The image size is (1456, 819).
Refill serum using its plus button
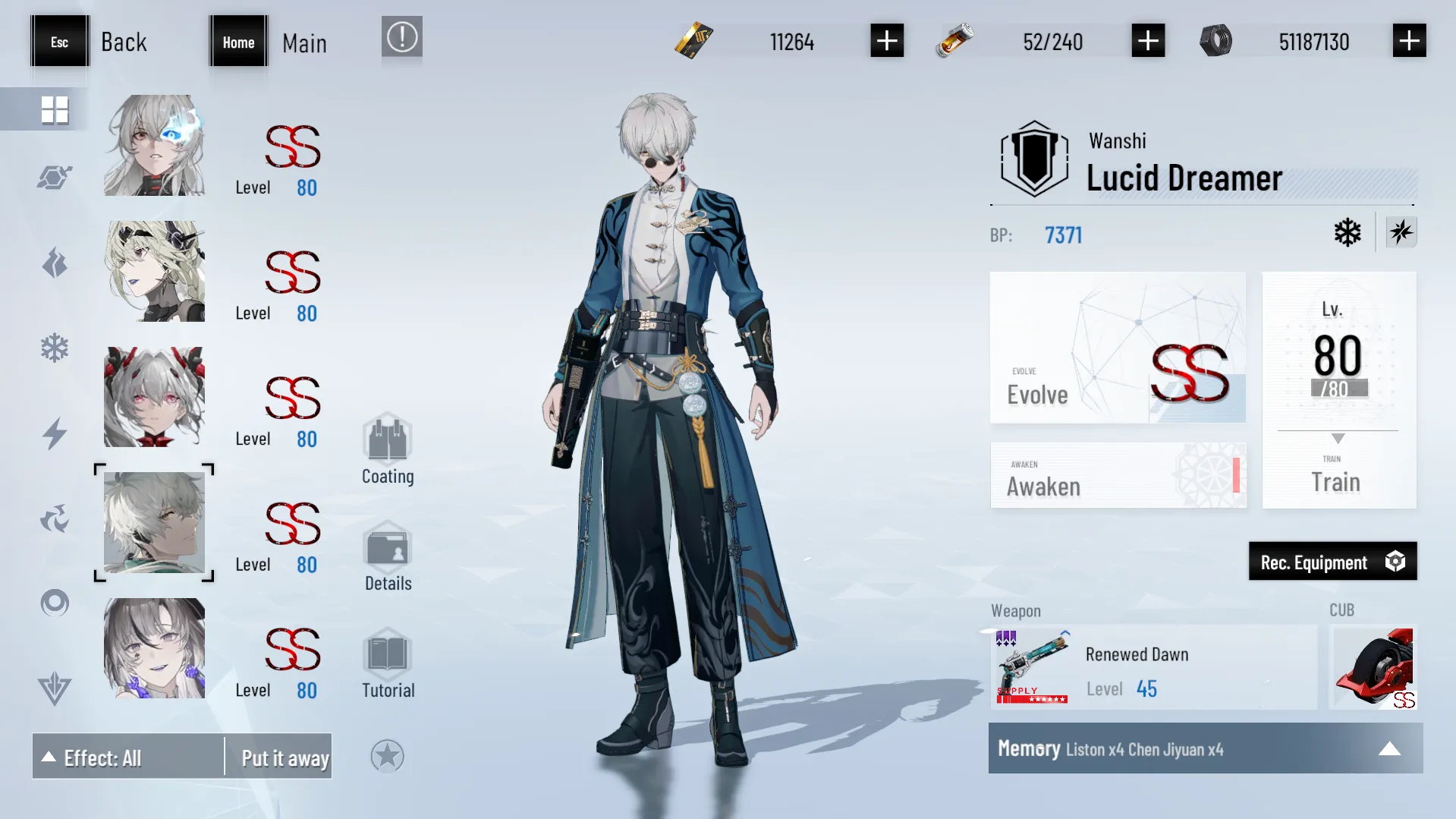(1147, 41)
